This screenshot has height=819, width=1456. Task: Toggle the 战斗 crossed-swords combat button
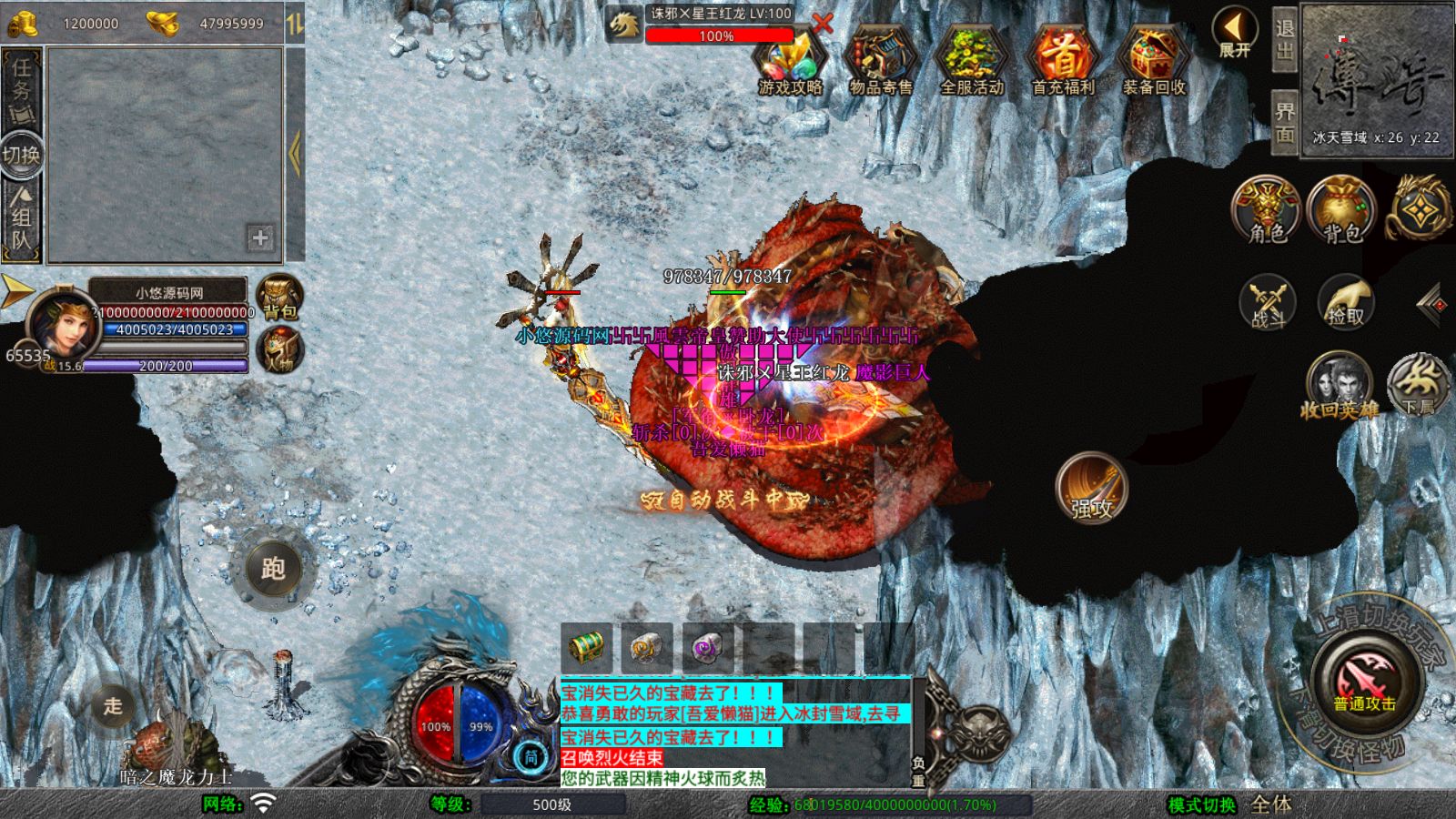(x=1267, y=301)
